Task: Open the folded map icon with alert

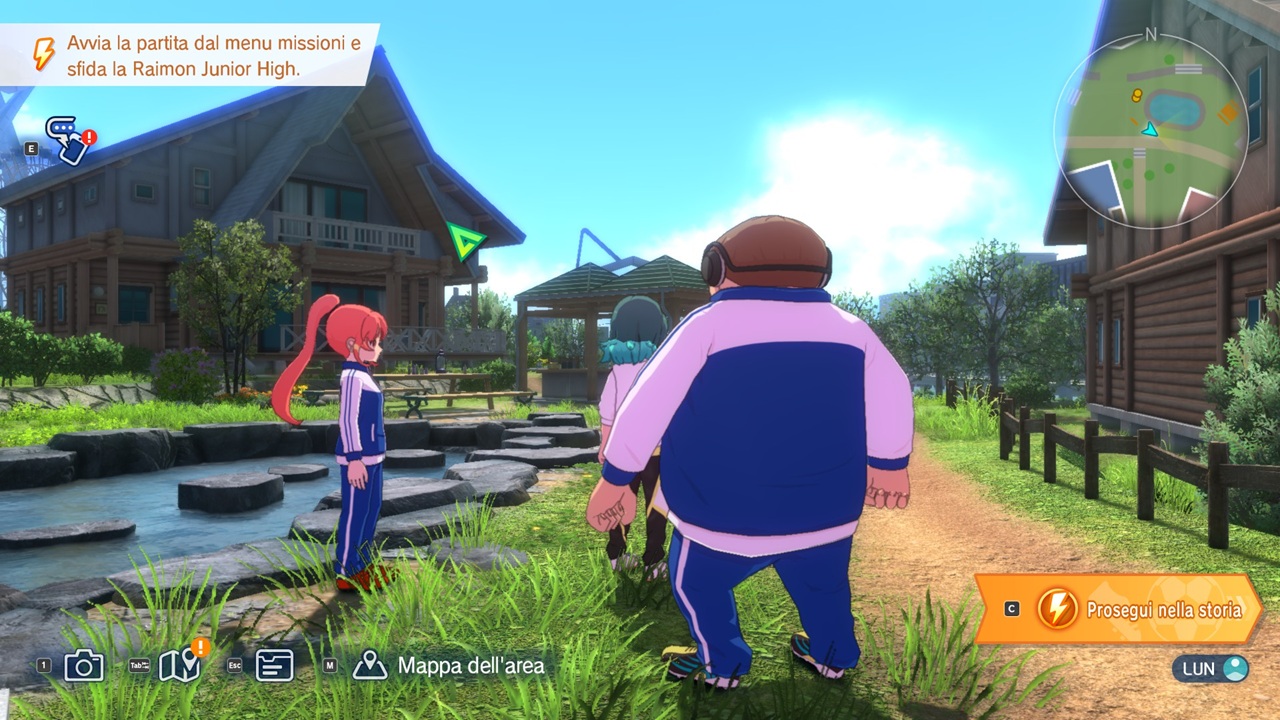Action: click(x=180, y=665)
